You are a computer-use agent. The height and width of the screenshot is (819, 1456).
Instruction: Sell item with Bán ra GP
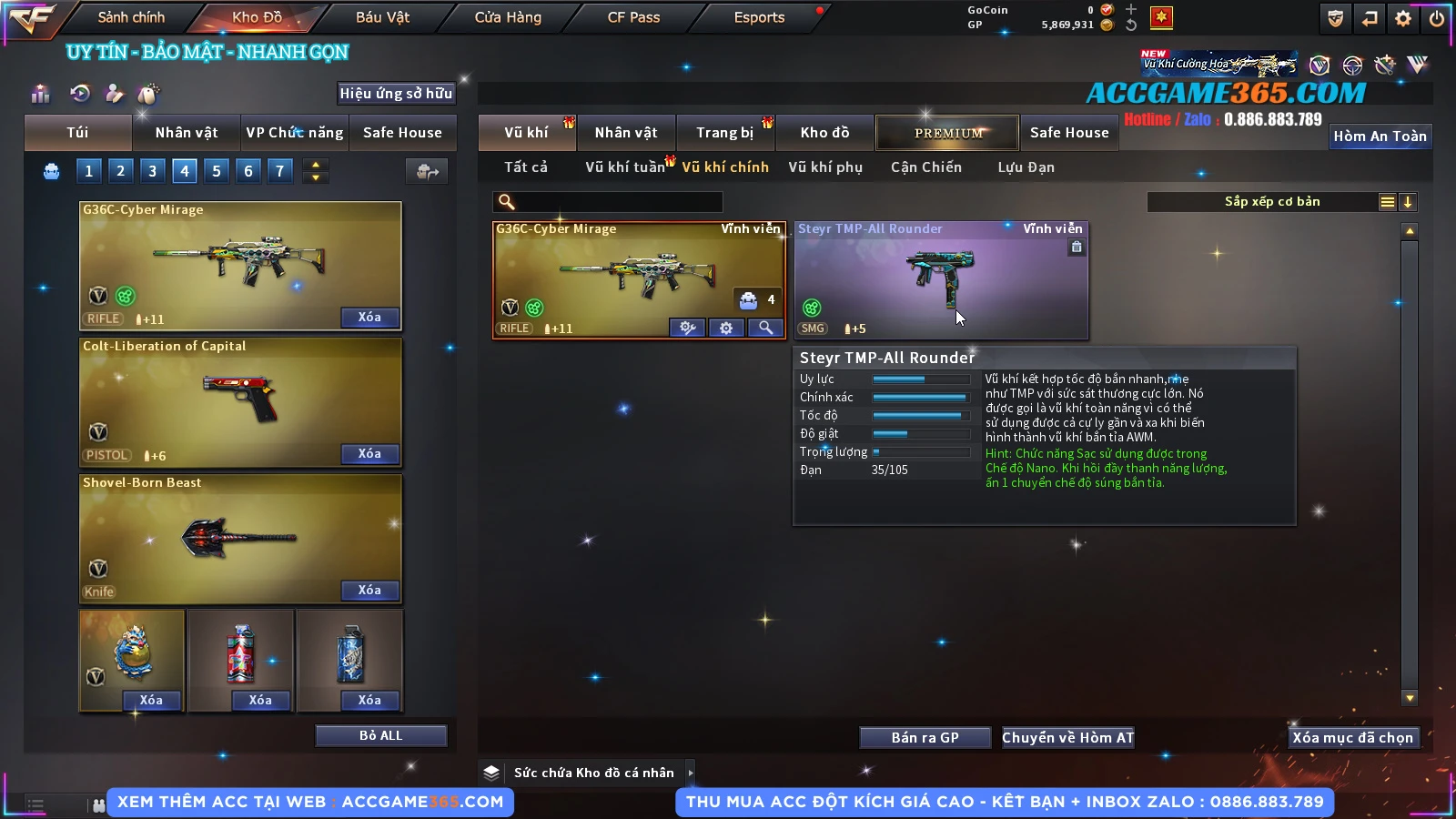pos(925,737)
